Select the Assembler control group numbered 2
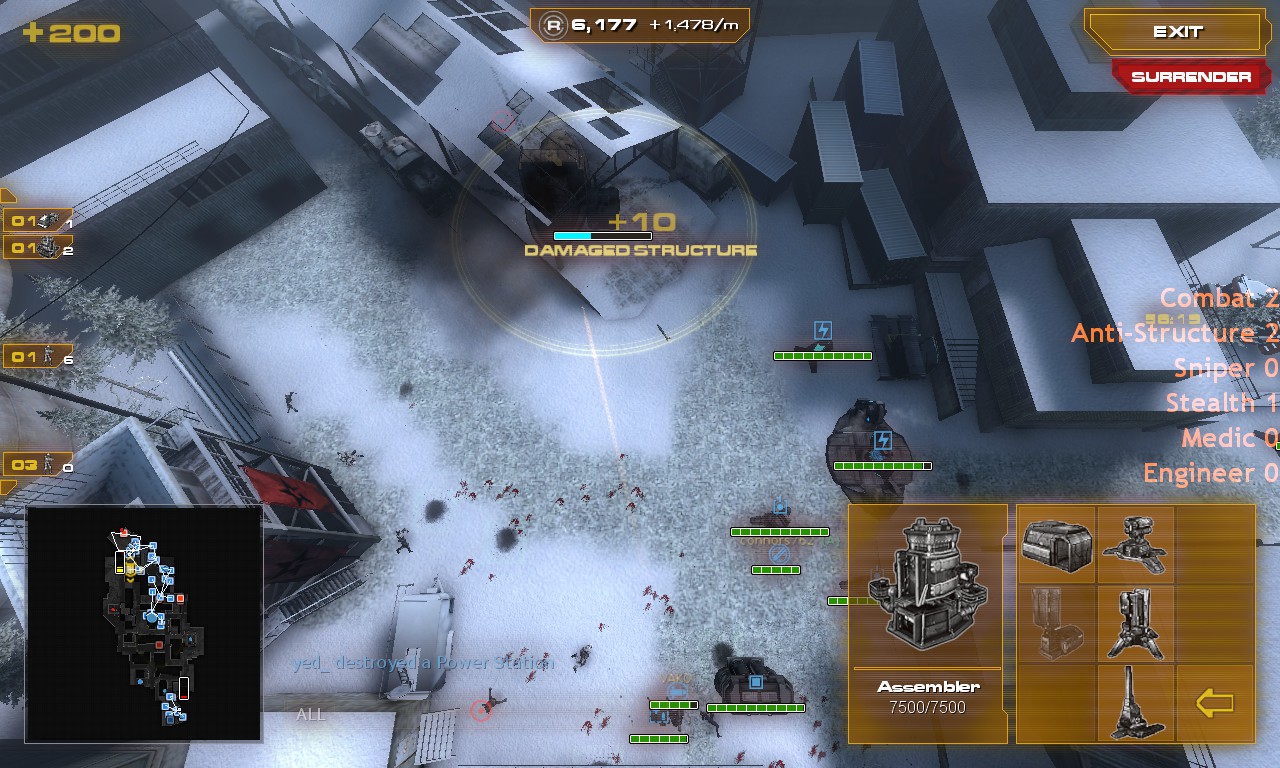 pyautogui.click(x=38, y=247)
